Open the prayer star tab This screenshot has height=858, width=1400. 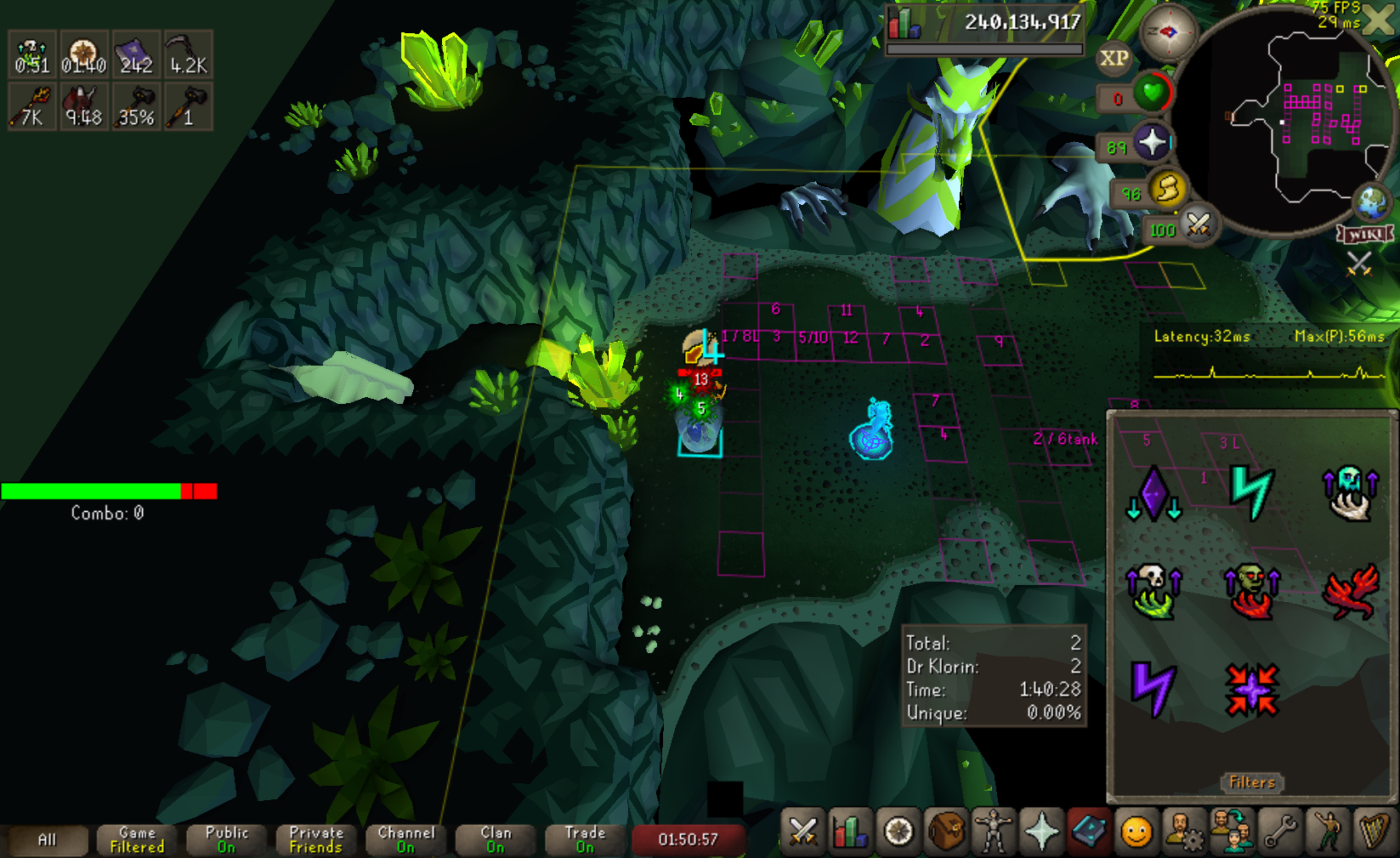(1041, 832)
